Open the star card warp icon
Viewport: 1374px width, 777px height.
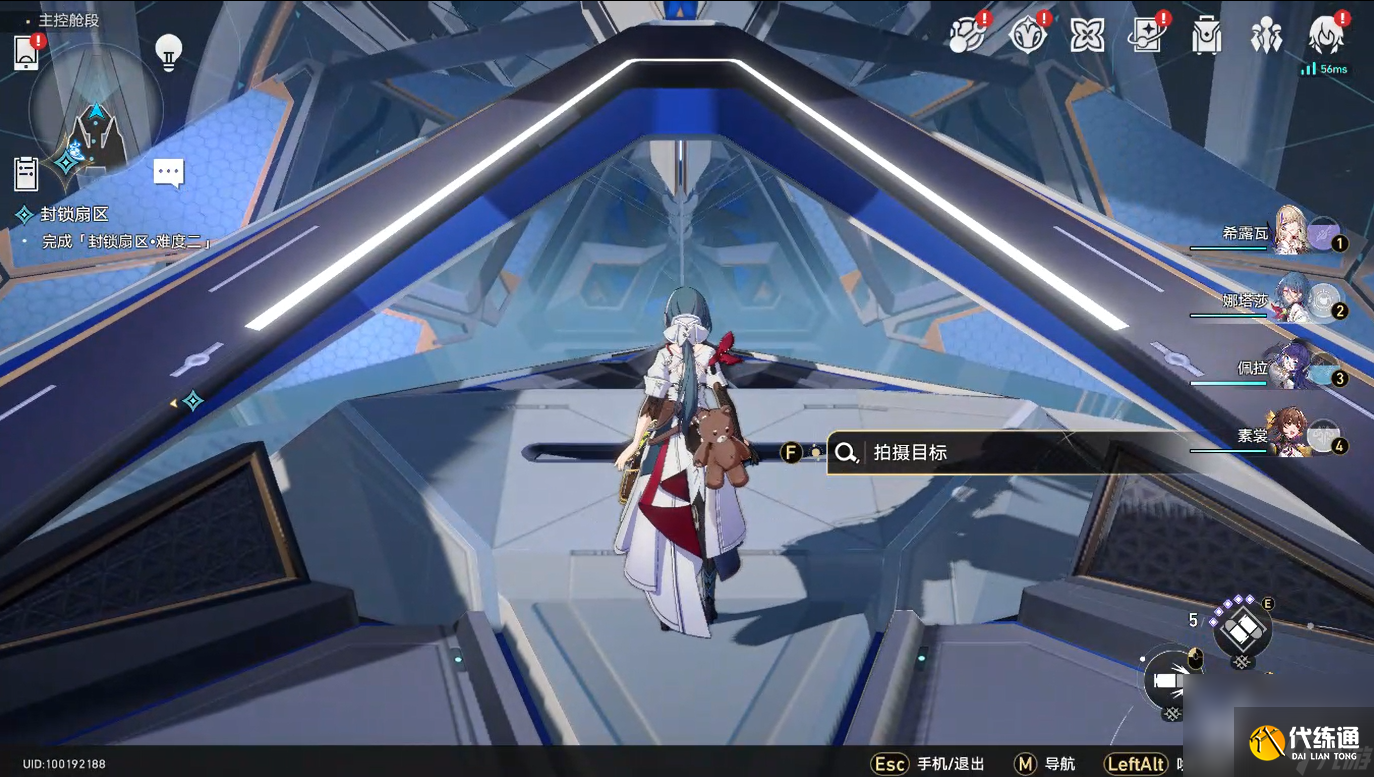tap(1146, 37)
